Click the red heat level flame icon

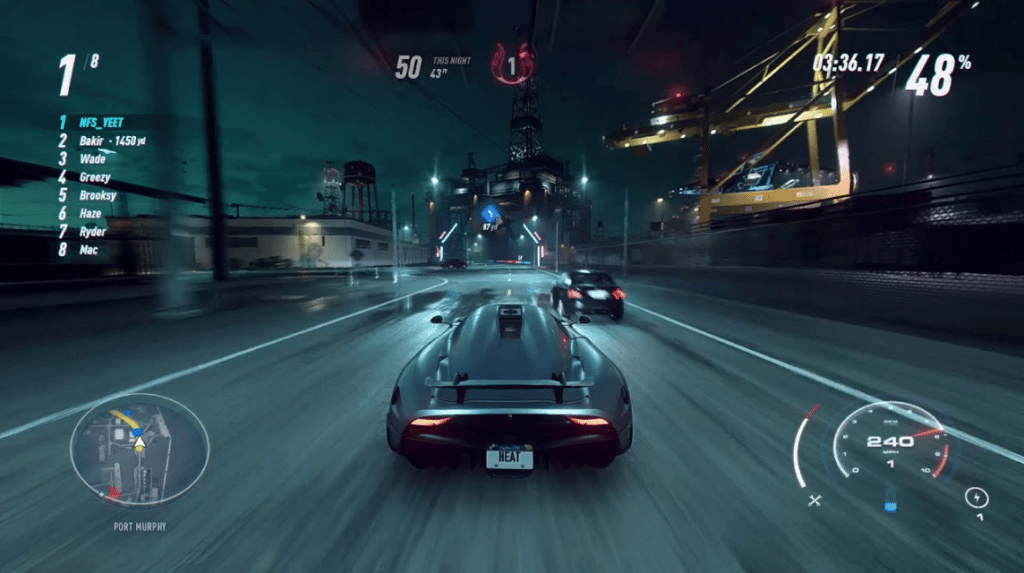(x=512, y=66)
